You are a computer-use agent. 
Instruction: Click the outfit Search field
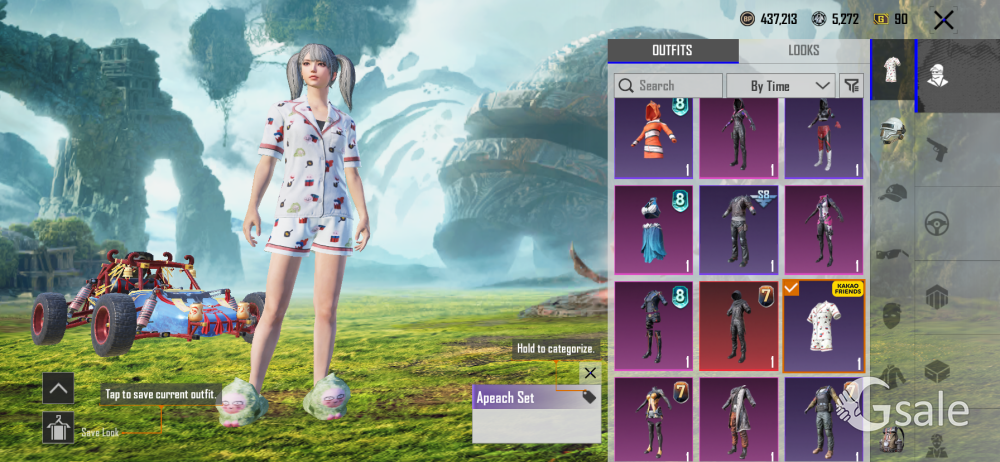click(668, 86)
